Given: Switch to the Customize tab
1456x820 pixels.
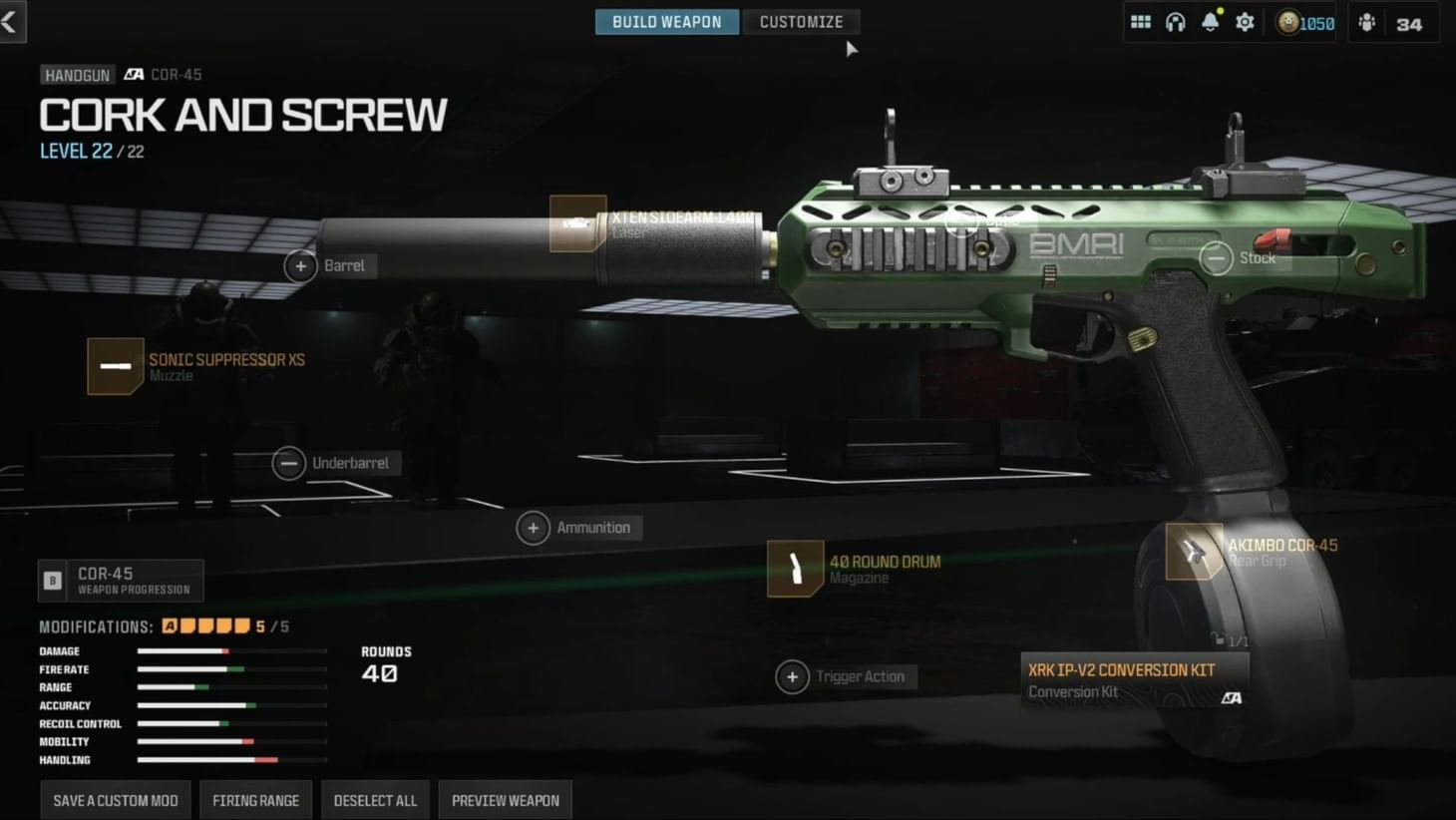Looking at the screenshot, I should 801,21.
